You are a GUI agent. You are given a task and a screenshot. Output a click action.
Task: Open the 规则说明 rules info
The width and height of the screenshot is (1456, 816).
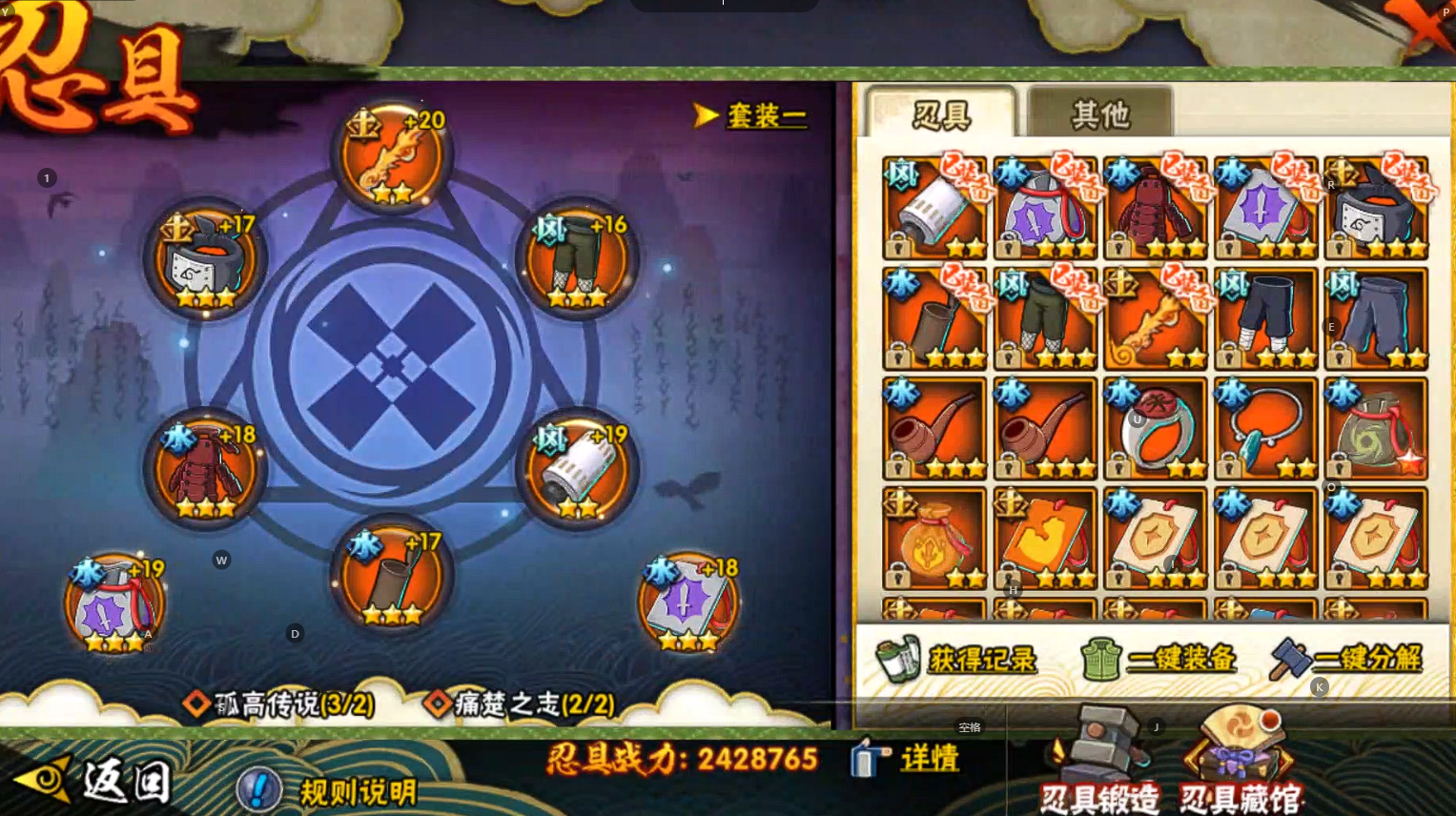click(x=329, y=790)
